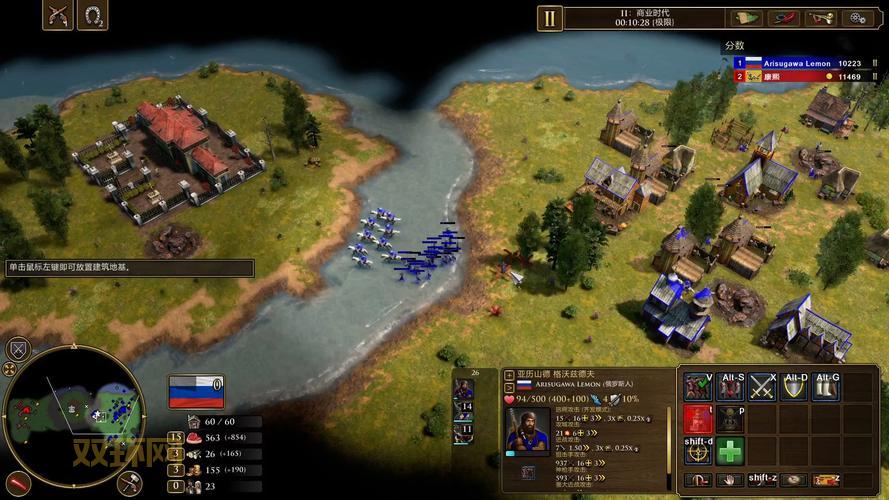Select the crossed swords X command

pos(763,386)
